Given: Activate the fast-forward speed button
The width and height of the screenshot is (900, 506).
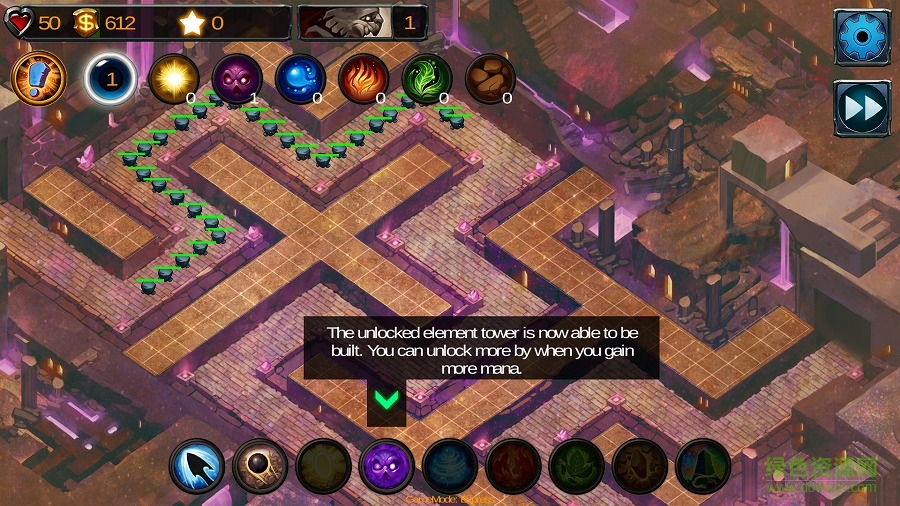Looking at the screenshot, I should [x=860, y=107].
